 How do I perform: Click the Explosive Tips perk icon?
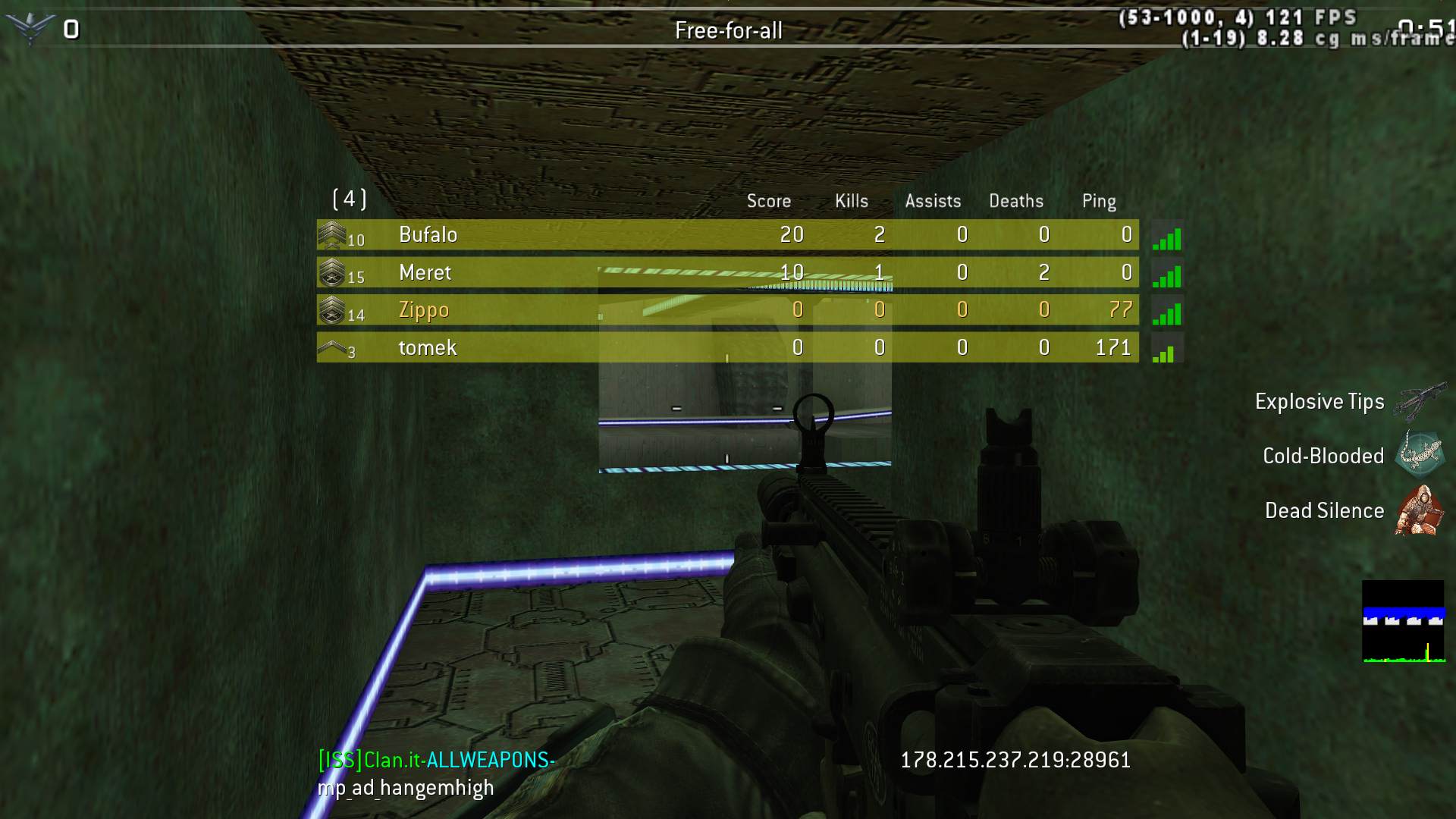click(1417, 401)
